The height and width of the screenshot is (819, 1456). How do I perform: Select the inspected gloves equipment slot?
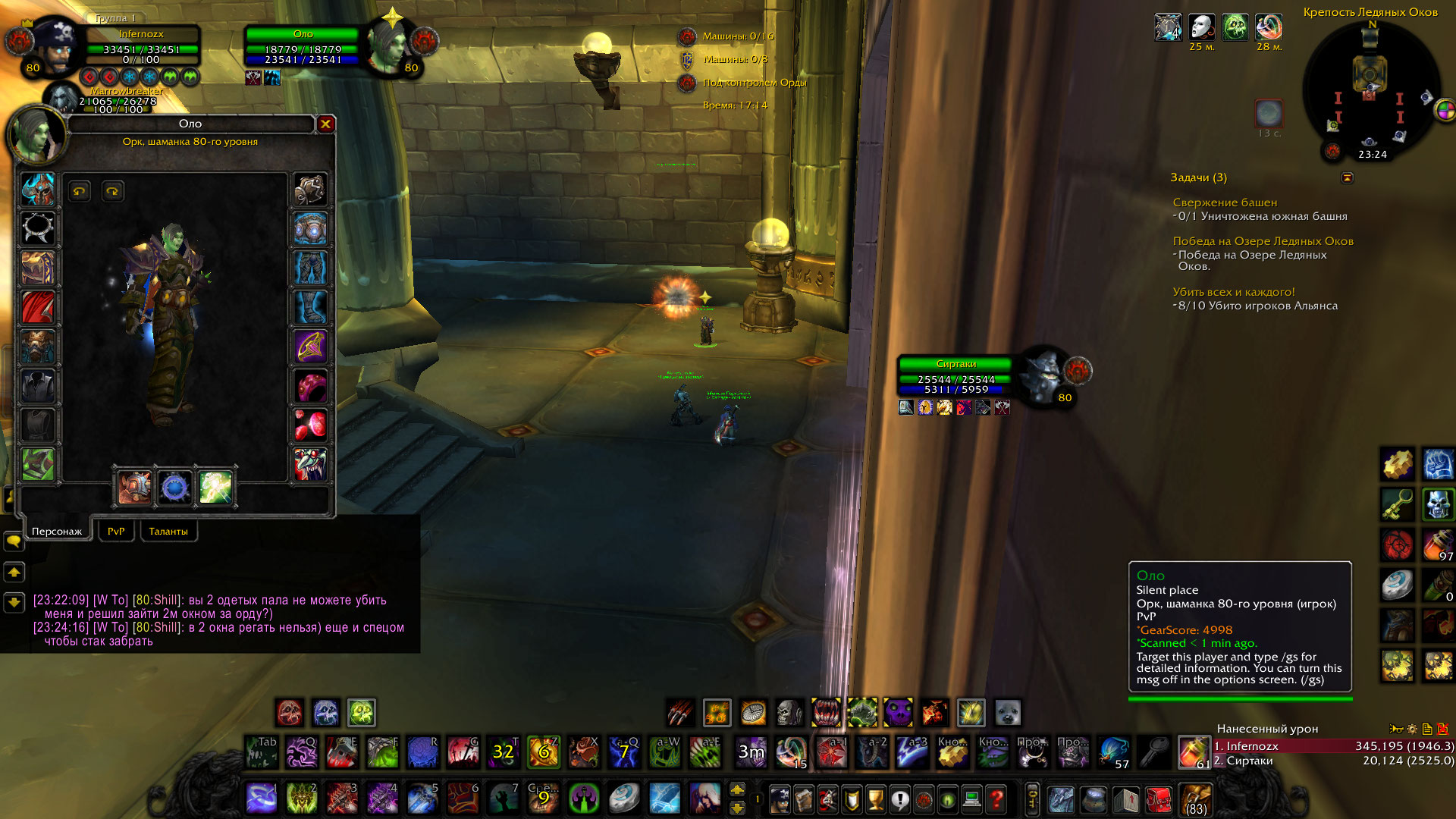[310, 190]
